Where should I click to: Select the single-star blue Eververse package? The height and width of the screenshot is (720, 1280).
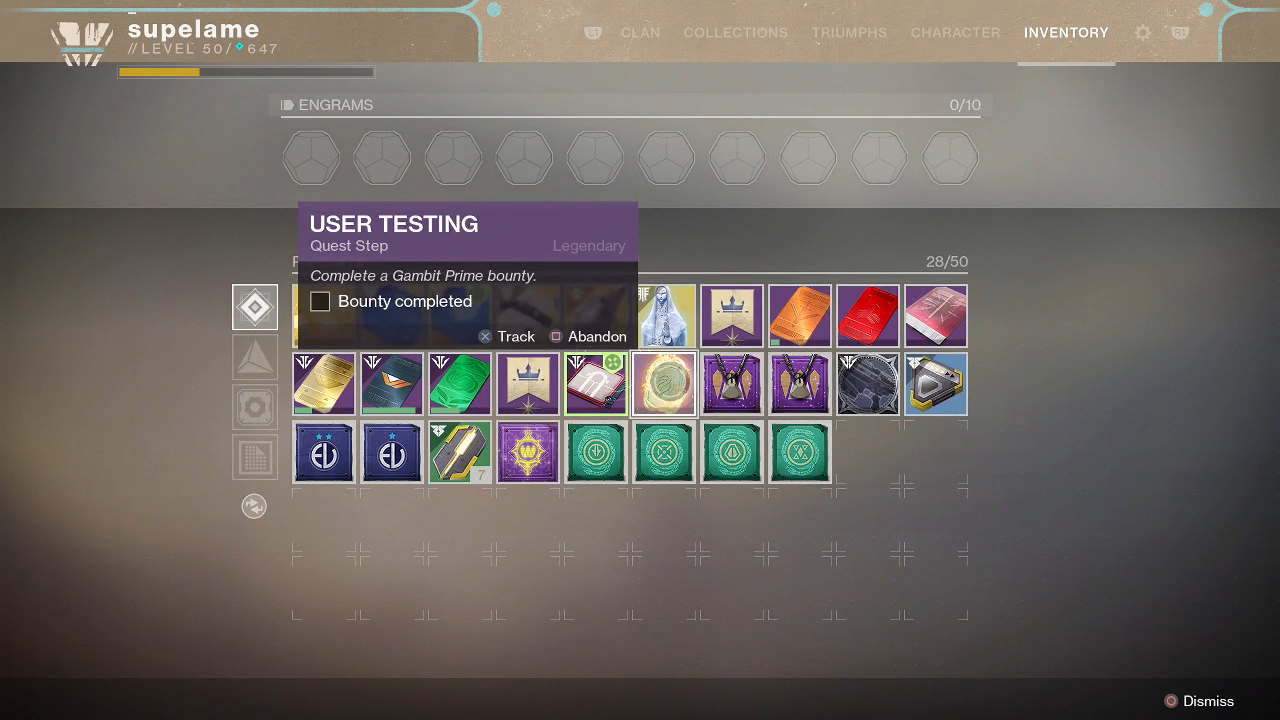pos(392,452)
